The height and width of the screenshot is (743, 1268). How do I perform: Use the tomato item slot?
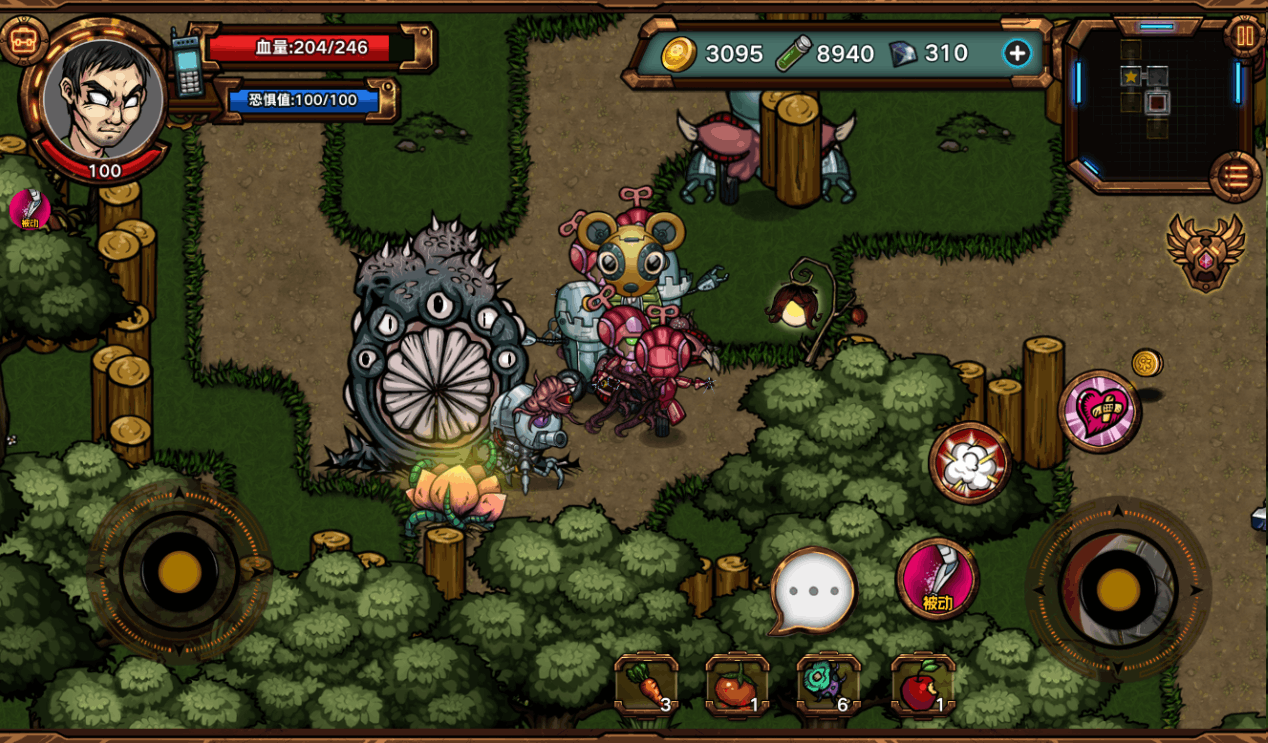[737, 686]
